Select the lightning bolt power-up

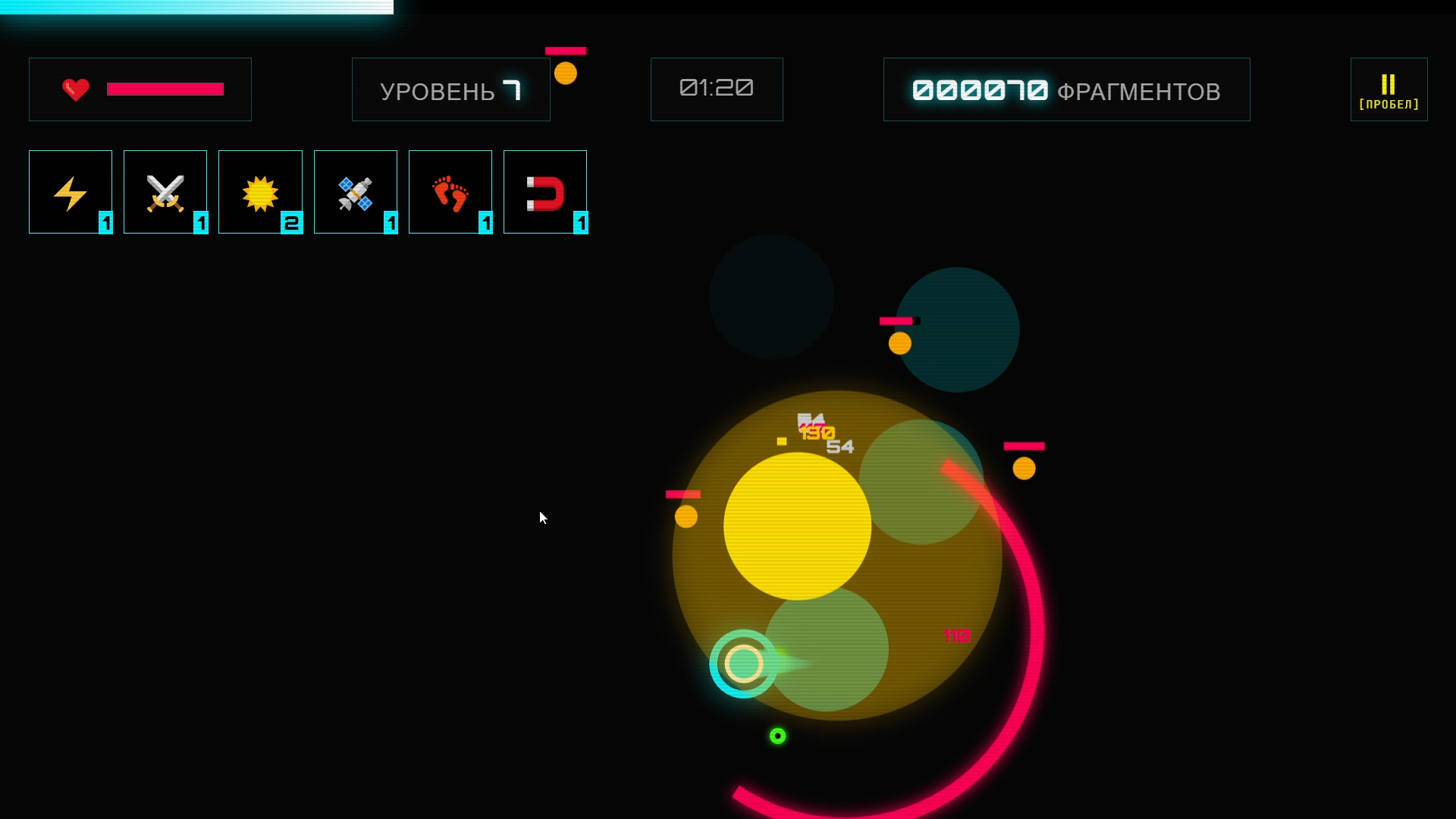[x=70, y=191]
